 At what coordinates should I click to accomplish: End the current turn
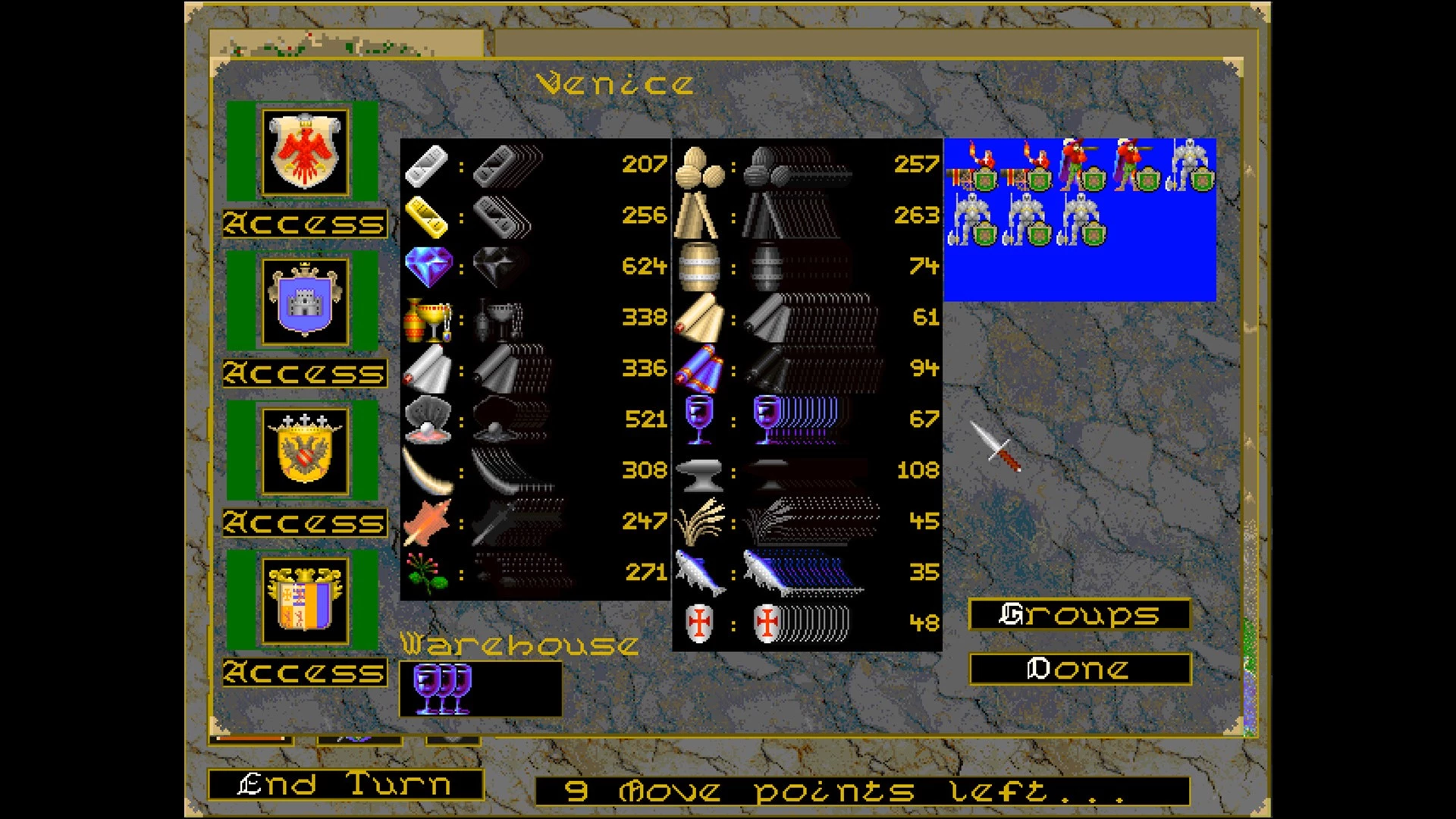[346, 785]
